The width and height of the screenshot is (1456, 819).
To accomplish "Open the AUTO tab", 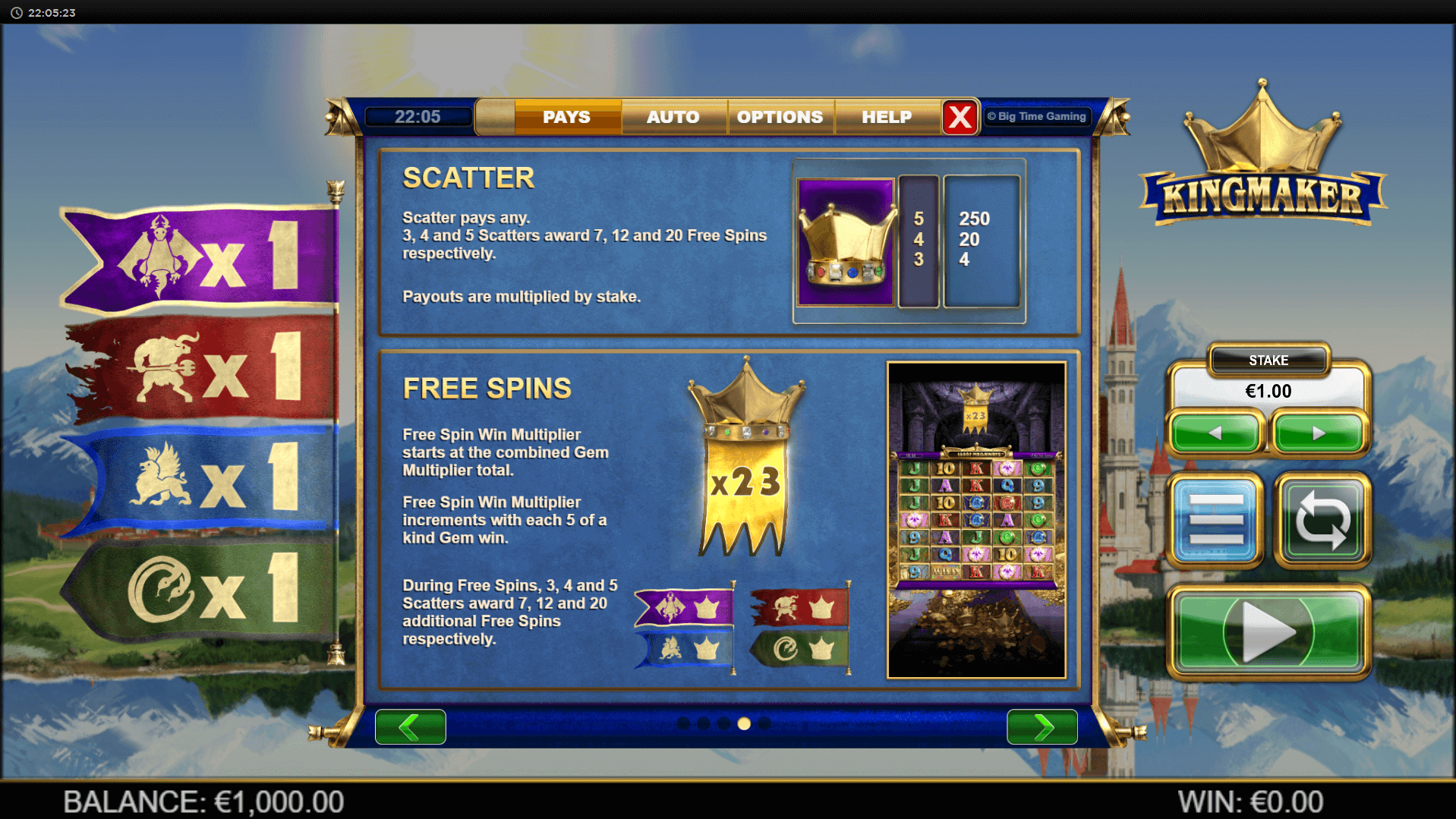I will (673, 117).
